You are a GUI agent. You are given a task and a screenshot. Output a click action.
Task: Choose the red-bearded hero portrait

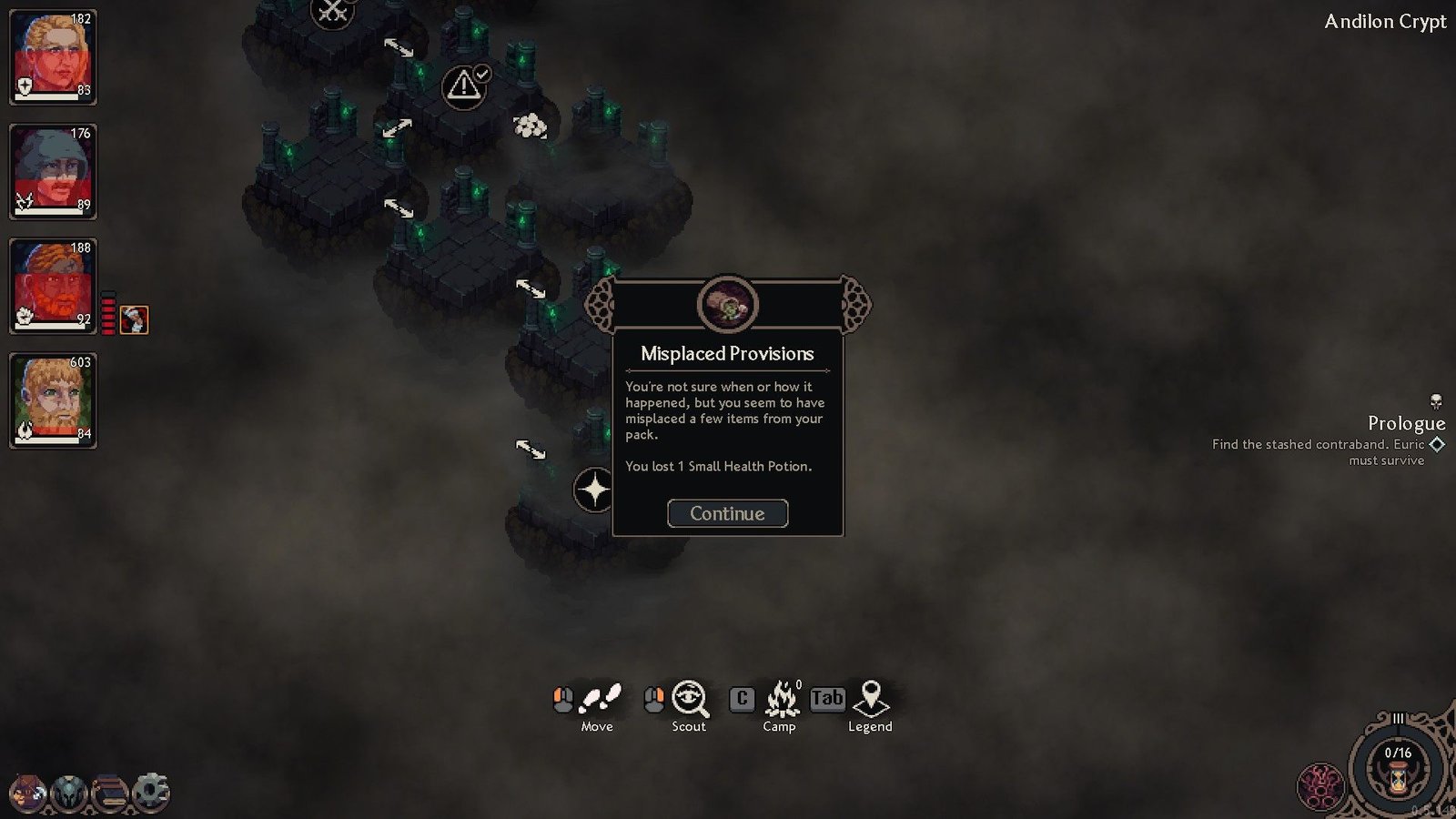click(53, 286)
